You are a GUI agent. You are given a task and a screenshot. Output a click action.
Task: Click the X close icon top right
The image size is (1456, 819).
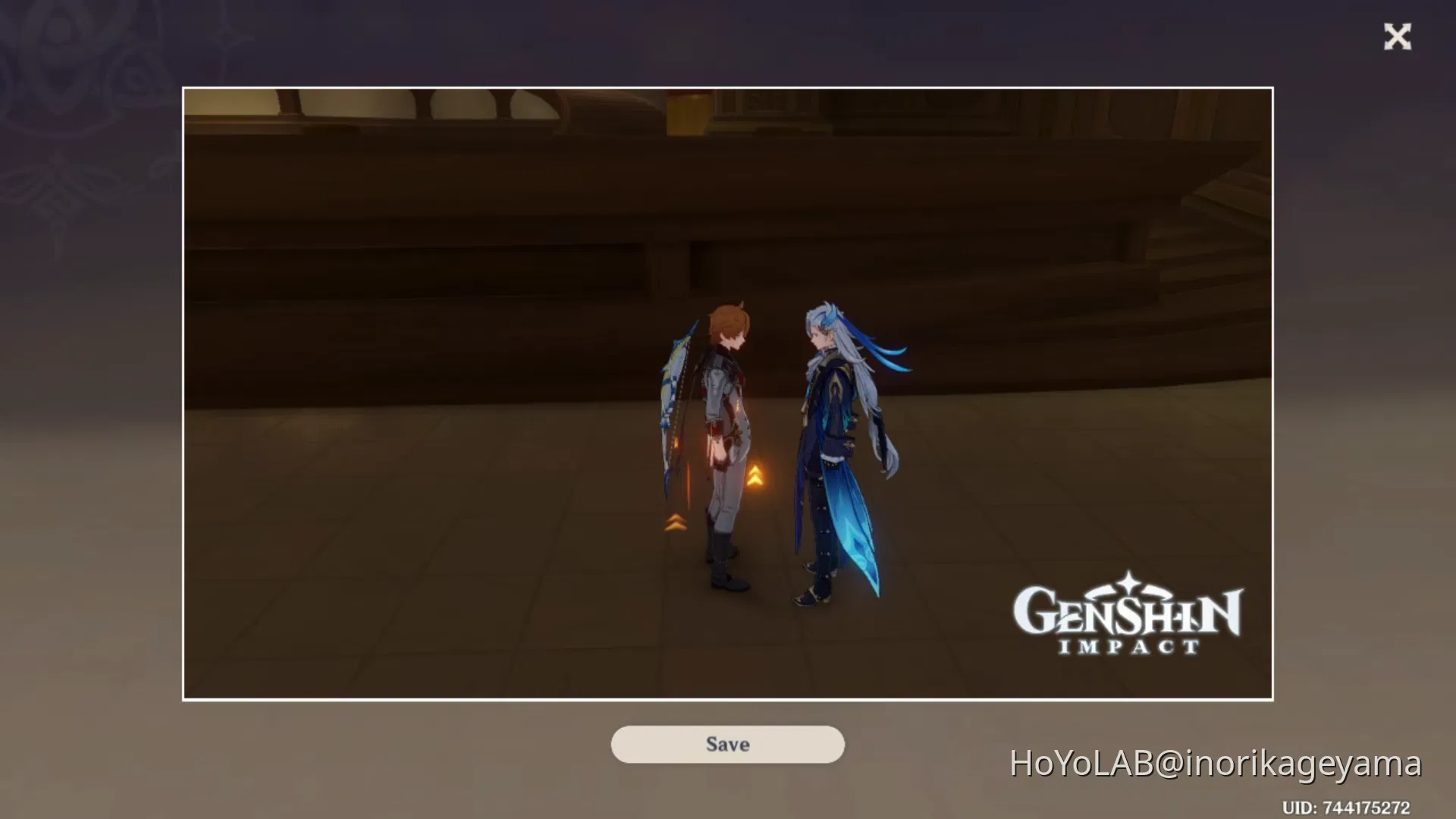[1398, 37]
